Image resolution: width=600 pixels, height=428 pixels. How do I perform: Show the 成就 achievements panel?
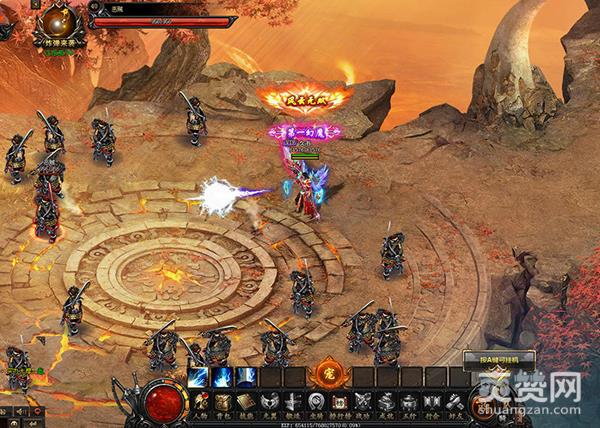tap(385, 403)
